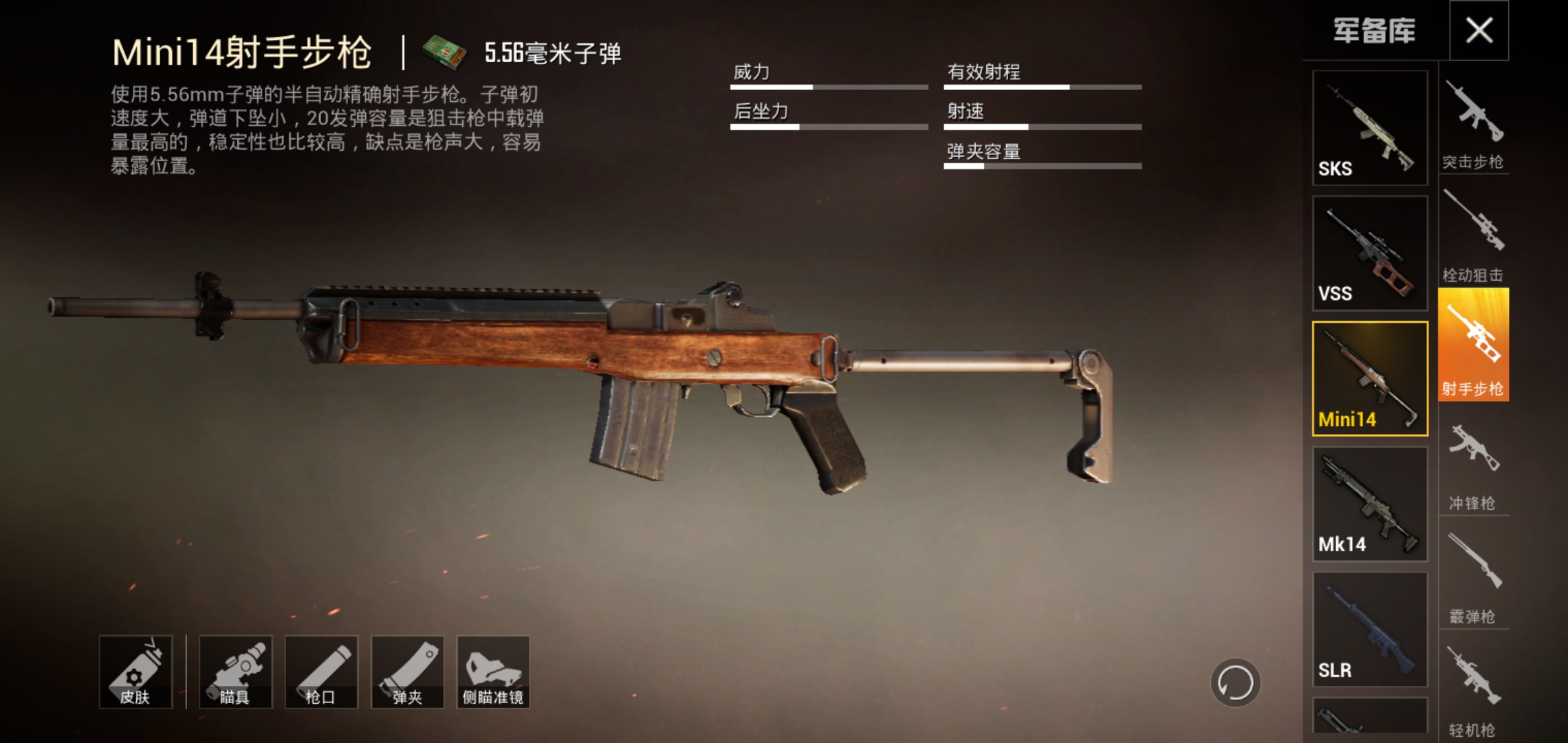
Task: Open the 侧瞄准镜 side scope icon
Action: (x=494, y=671)
